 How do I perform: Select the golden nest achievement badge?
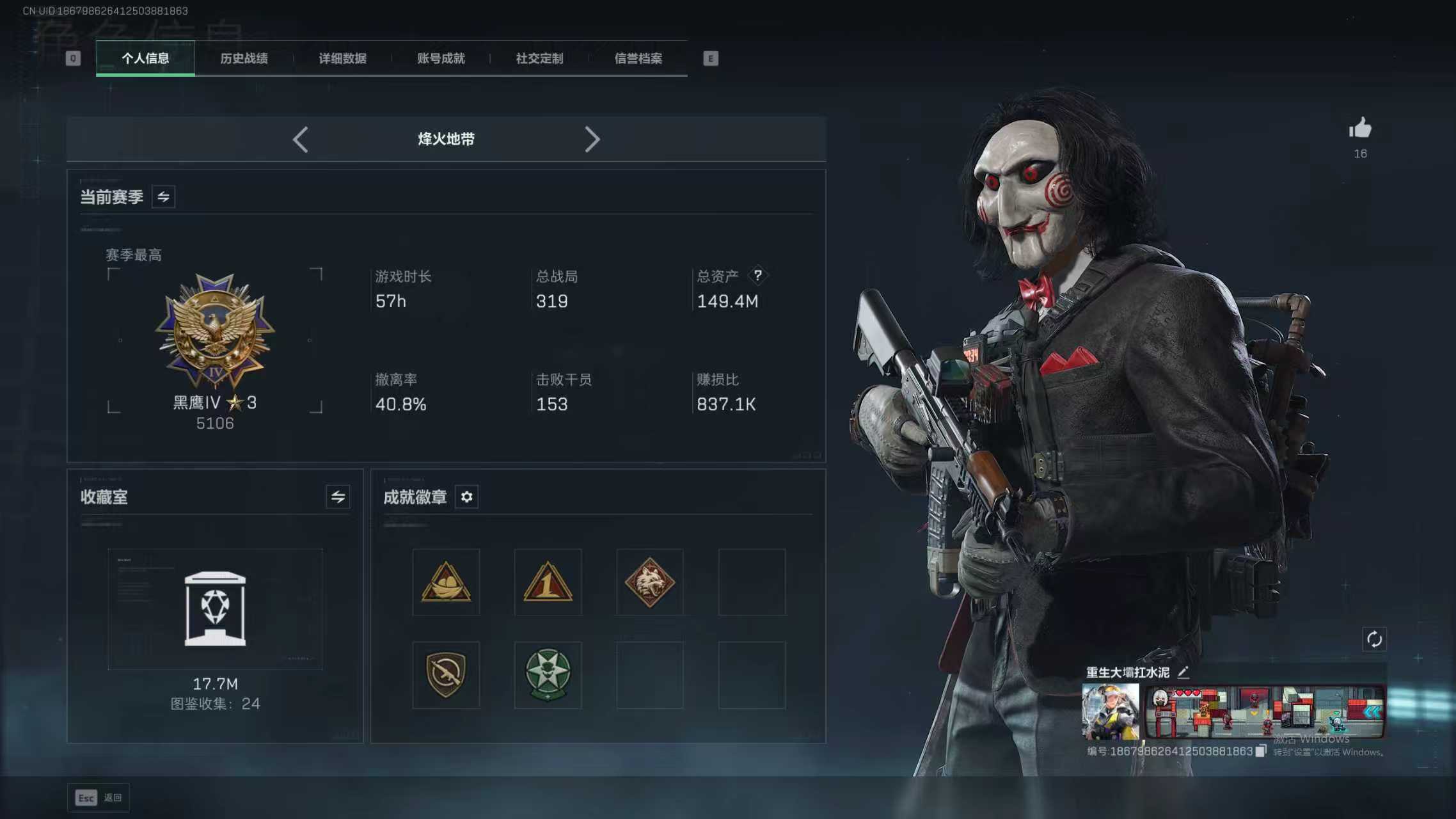pyautogui.click(x=446, y=581)
